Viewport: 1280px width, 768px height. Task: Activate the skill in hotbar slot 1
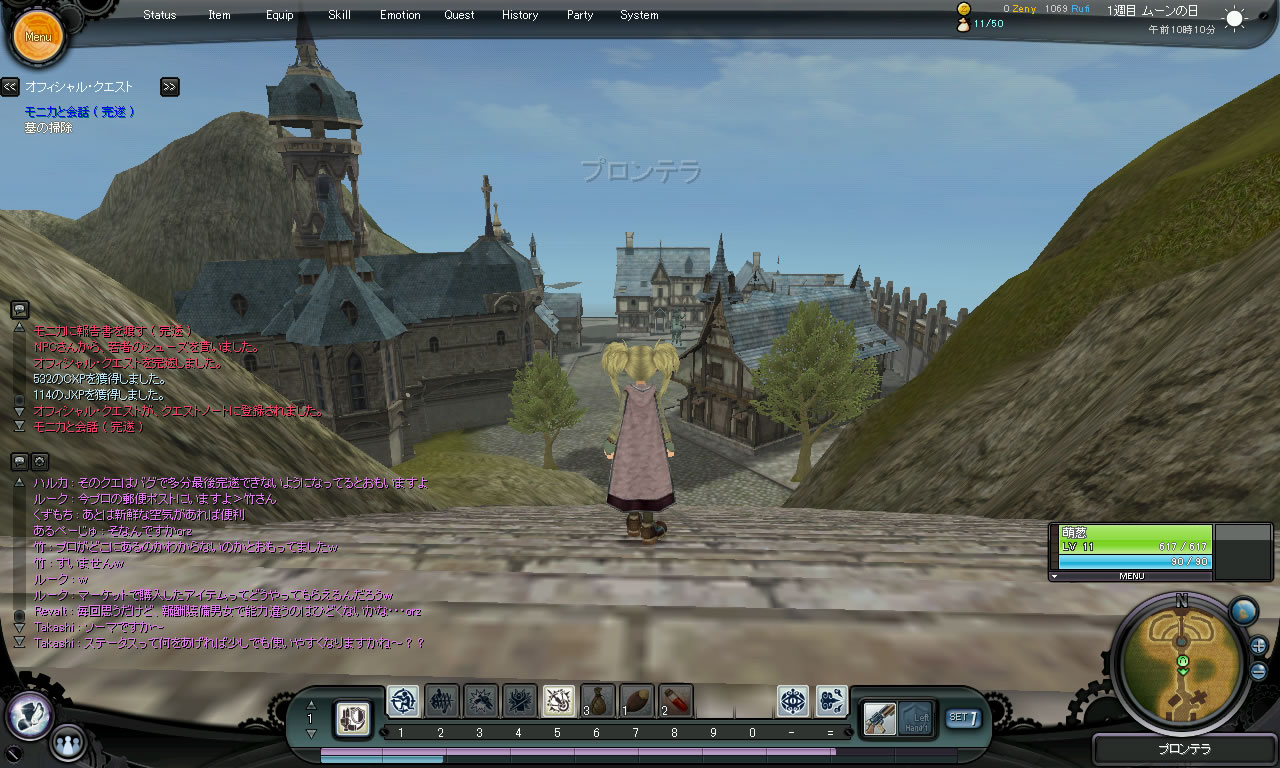click(403, 701)
